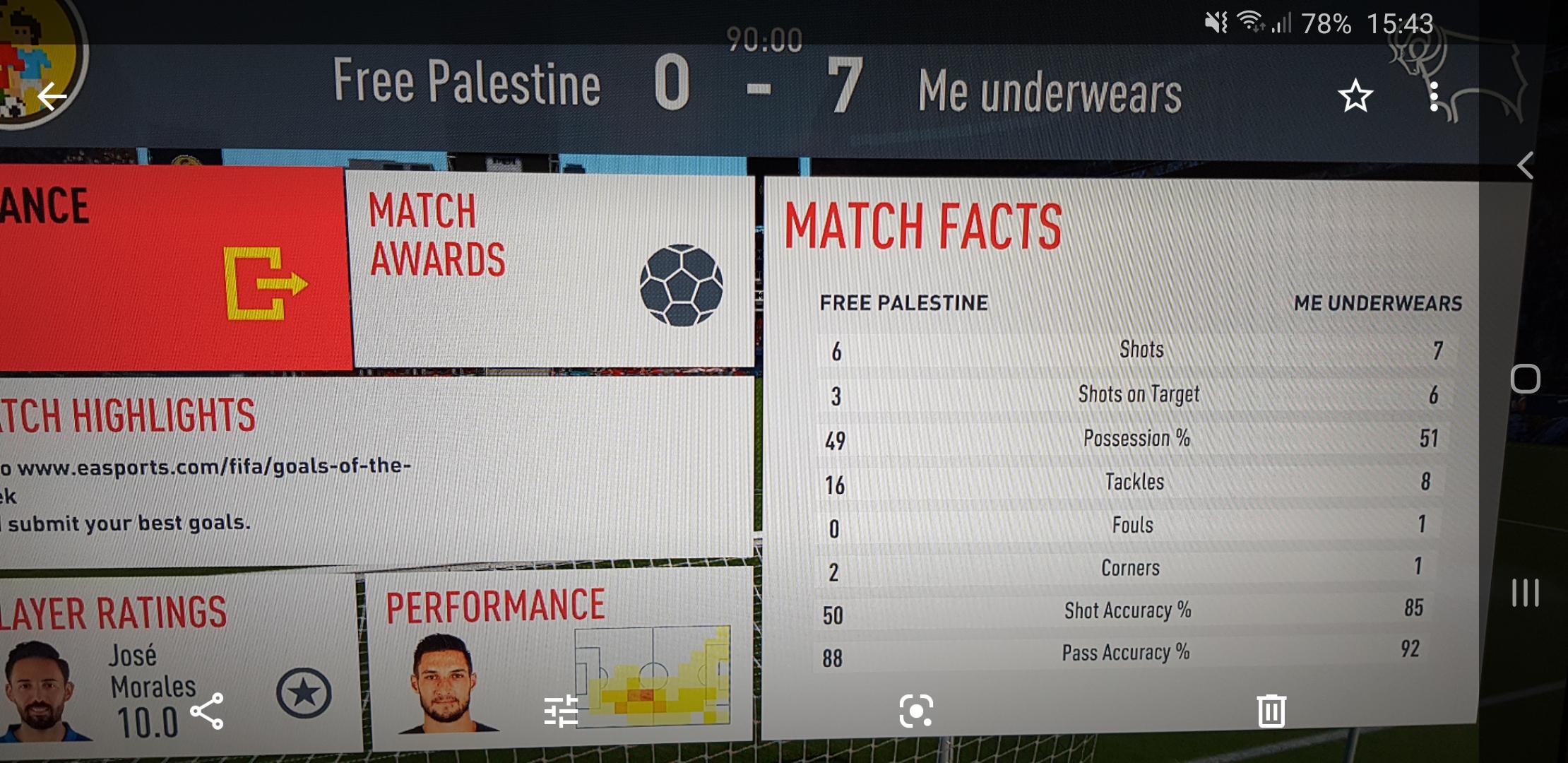
Task: Tap the gallery back arrow
Action: tap(52, 96)
